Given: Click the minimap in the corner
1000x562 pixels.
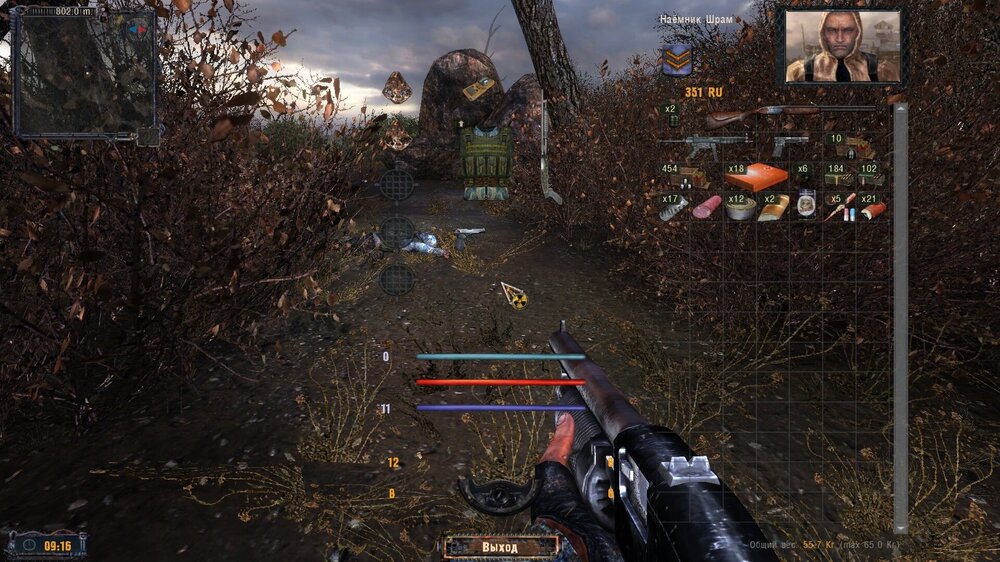Looking at the screenshot, I should (83, 73).
